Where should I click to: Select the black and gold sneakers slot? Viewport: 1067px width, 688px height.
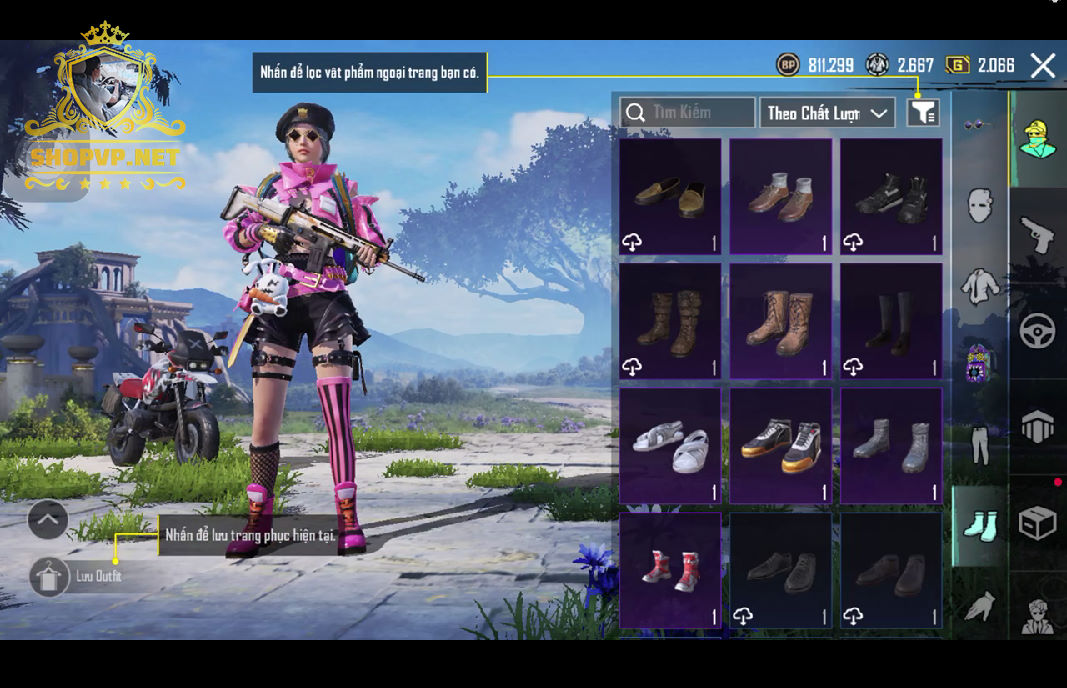tap(780, 446)
